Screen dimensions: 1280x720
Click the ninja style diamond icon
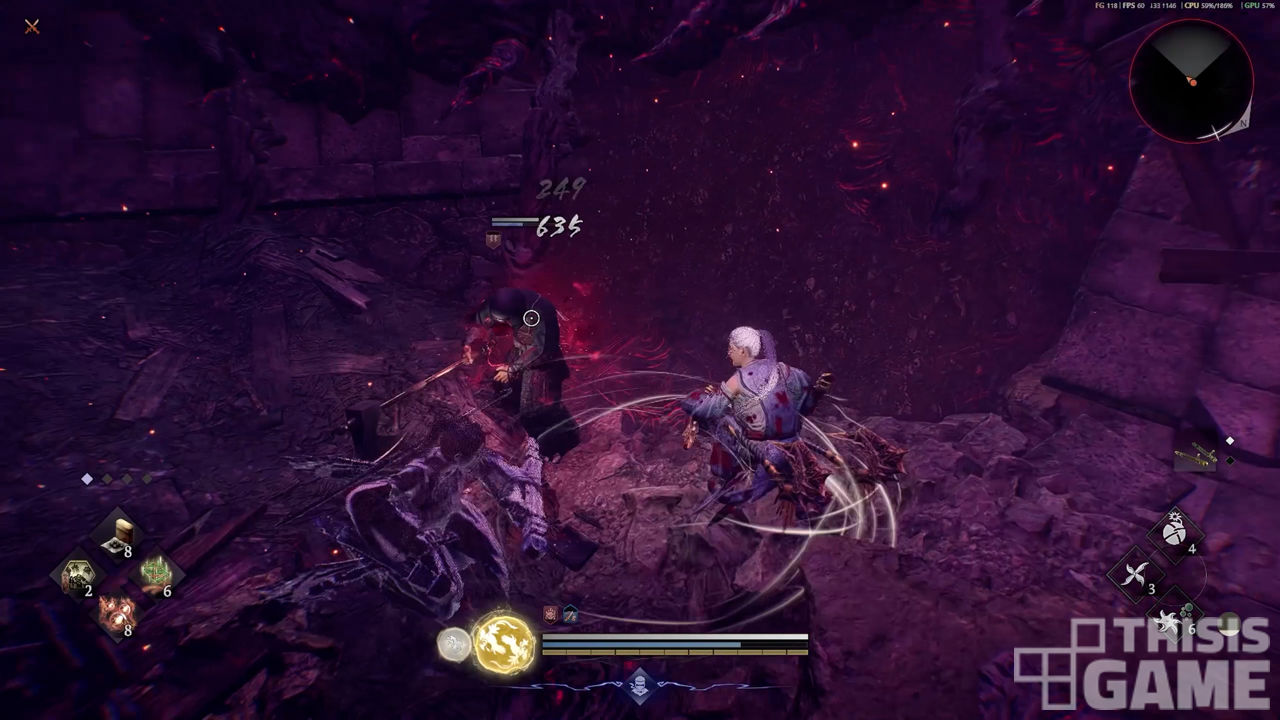(639, 686)
